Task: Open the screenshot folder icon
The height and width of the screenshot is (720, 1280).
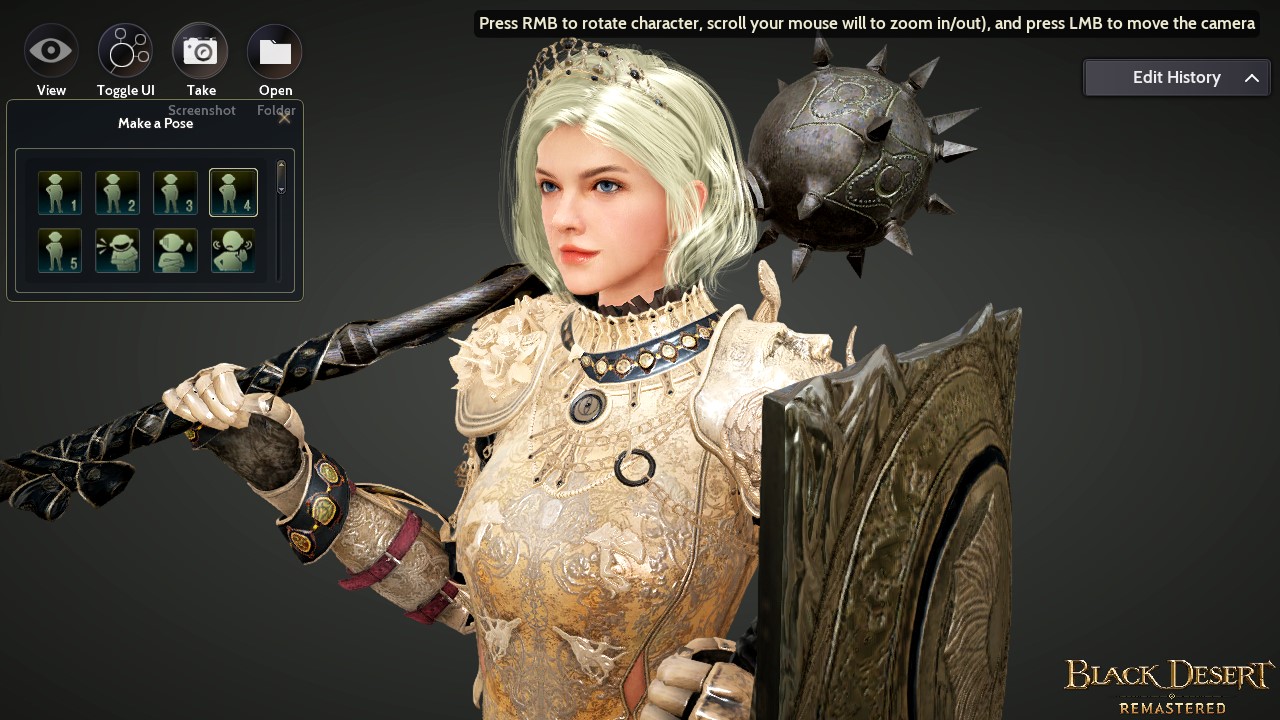Action: pos(275,50)
